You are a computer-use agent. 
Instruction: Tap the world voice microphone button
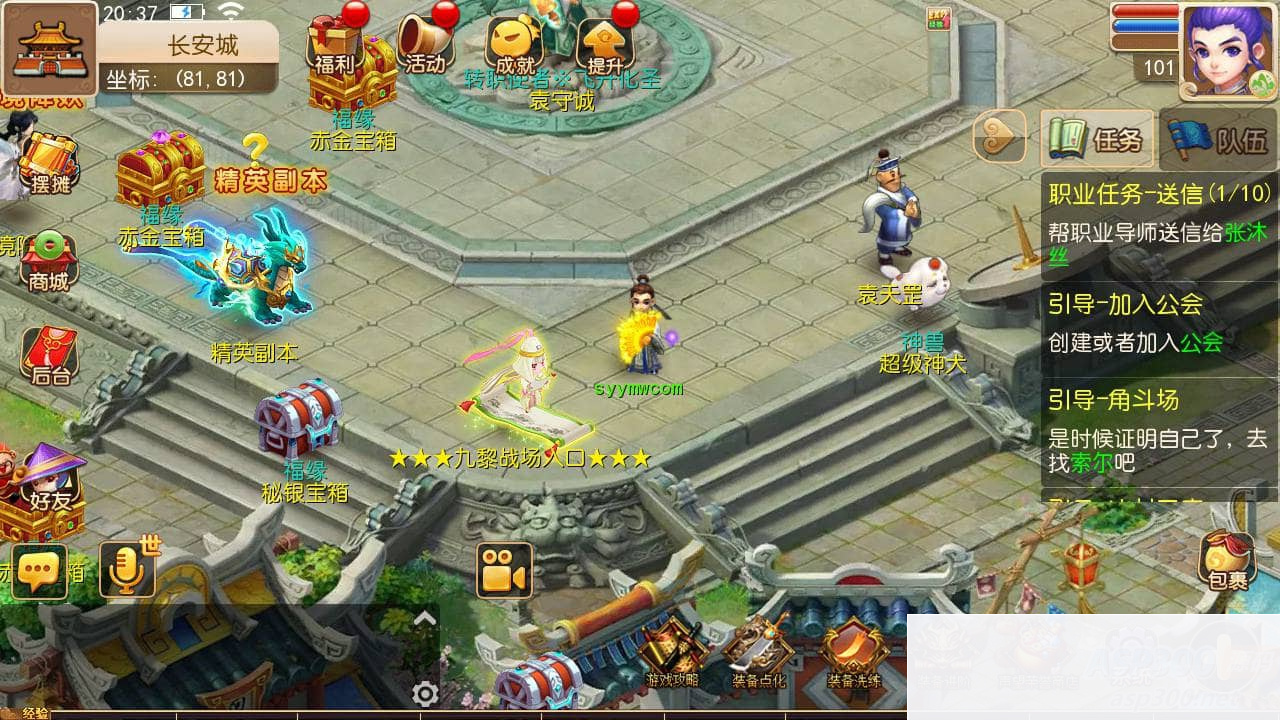(x=127, y=571)
